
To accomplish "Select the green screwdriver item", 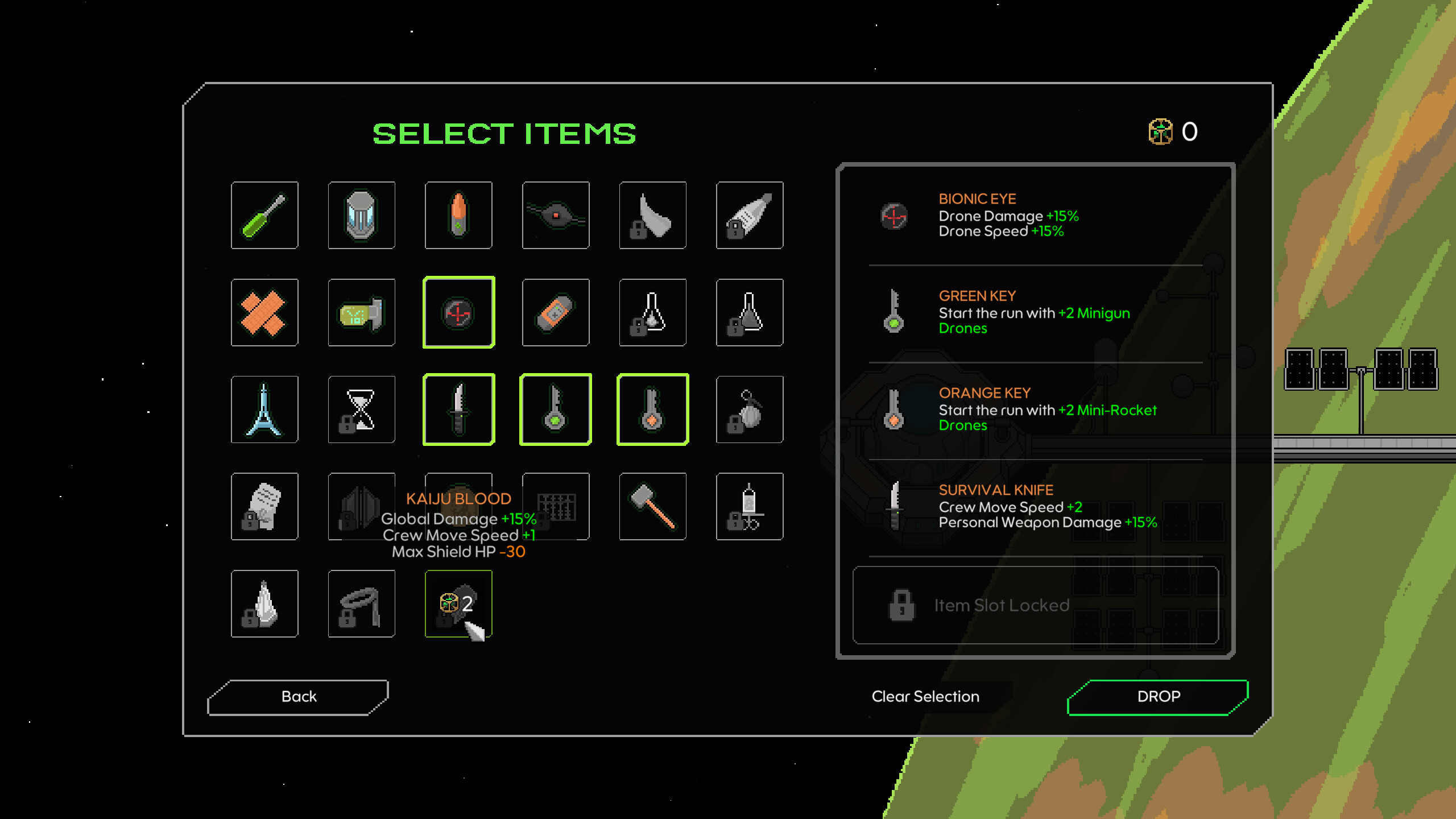I will tap(264, 215).
